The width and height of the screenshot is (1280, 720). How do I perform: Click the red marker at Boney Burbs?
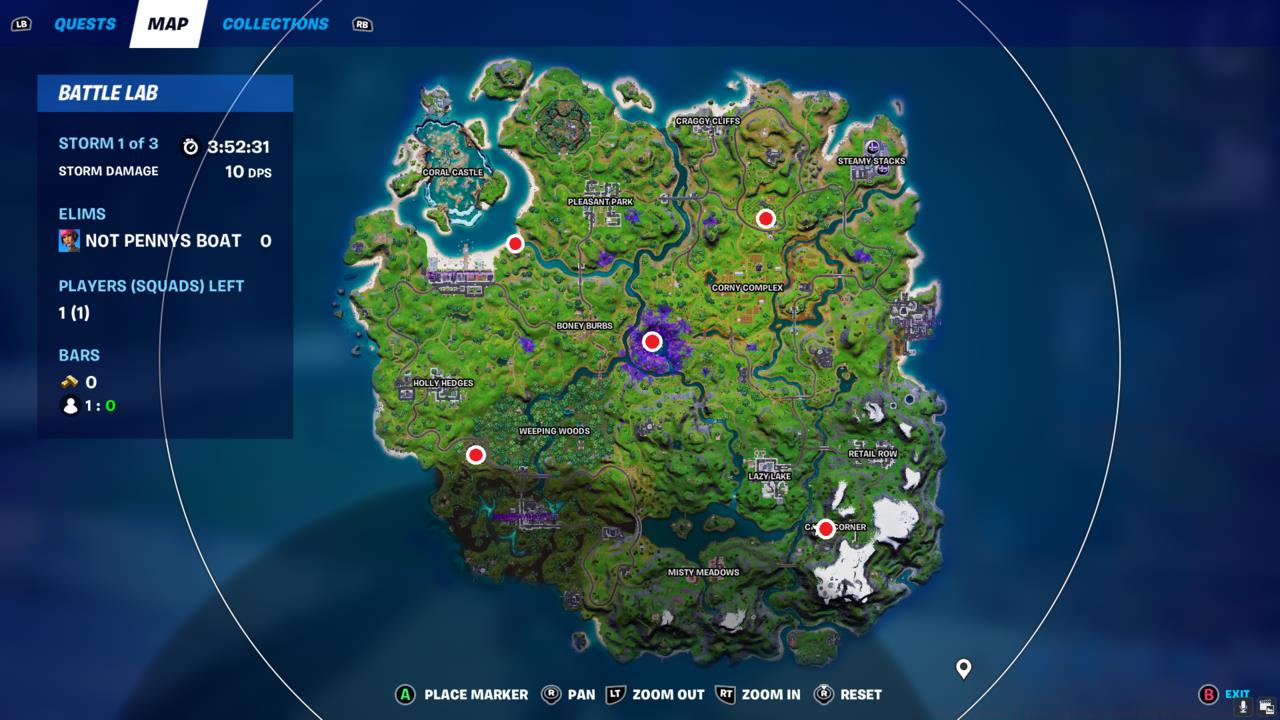[653, 341]
